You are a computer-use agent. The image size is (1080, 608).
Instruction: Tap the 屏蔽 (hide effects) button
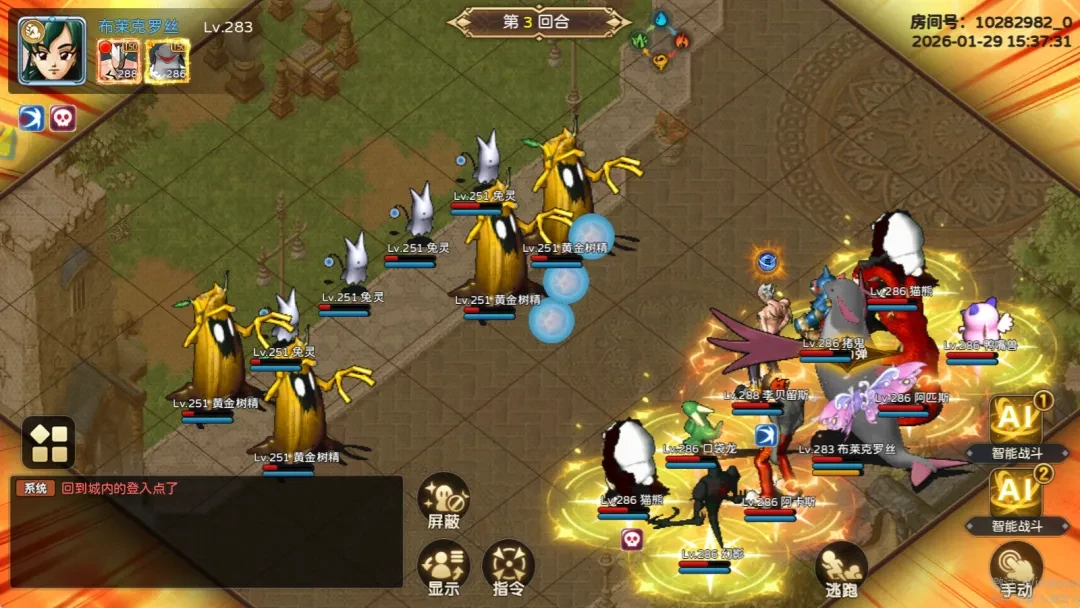point(443,499)
